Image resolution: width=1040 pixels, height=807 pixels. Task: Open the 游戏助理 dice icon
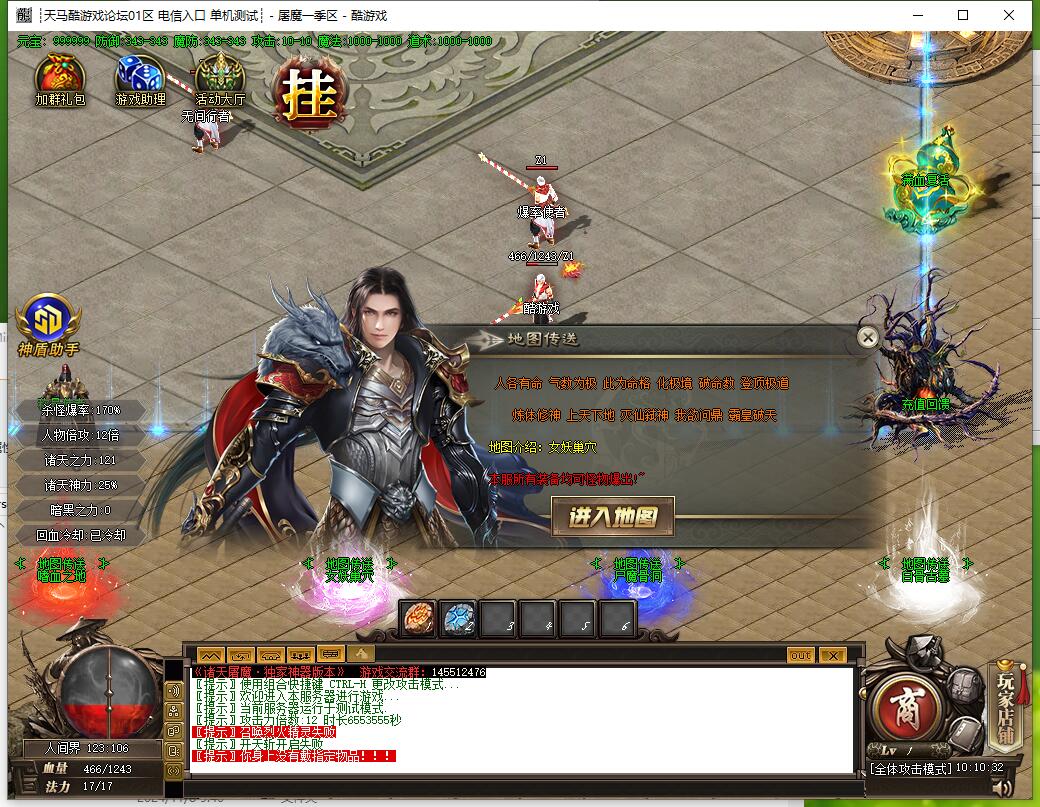(x=140, y=76)
